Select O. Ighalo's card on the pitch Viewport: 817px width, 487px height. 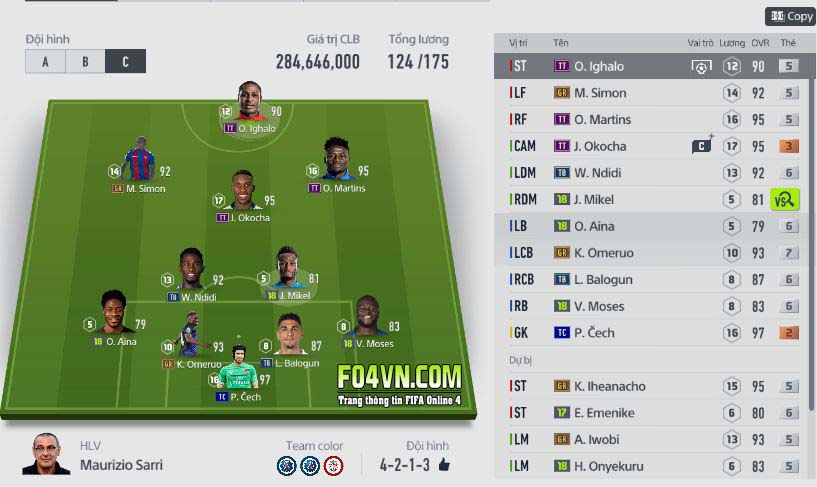(x=250, y=106)
